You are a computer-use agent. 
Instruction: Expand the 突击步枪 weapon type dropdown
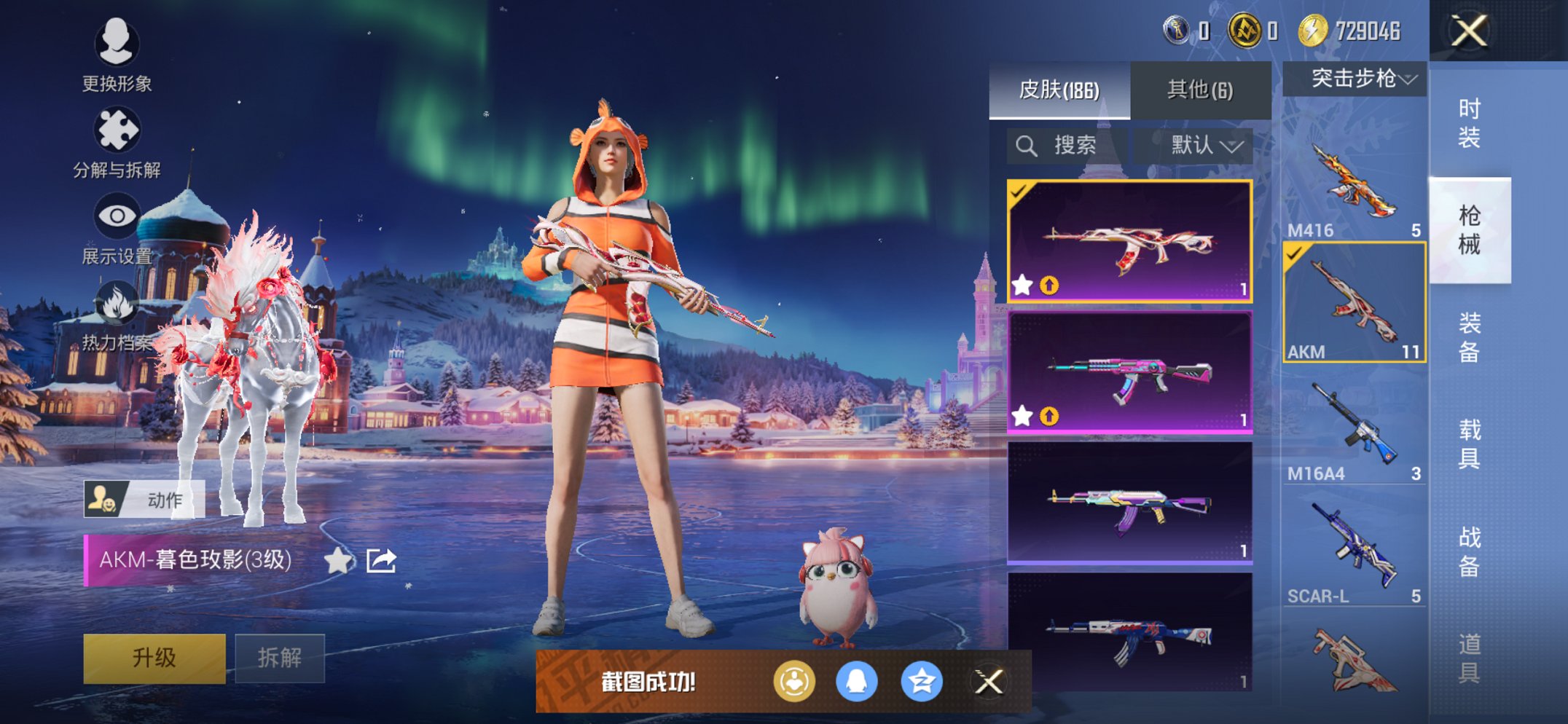[1355, 79]
